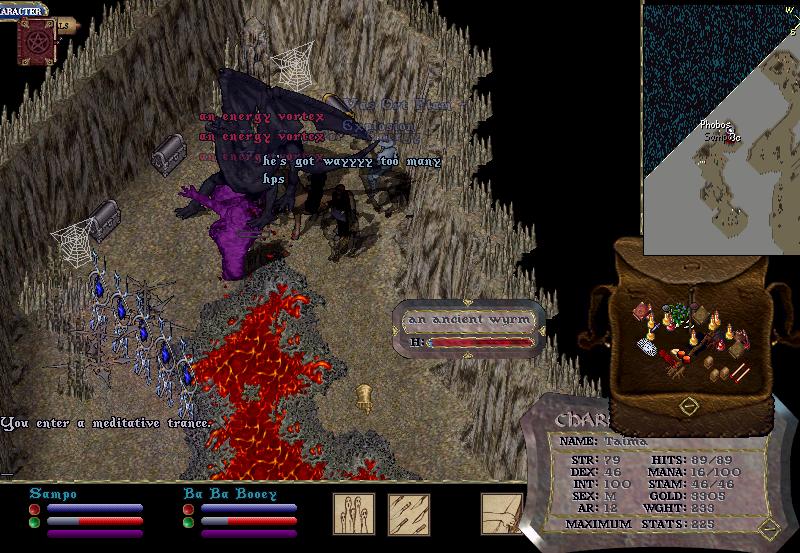Activate the spell icon showing a hand

500,512
